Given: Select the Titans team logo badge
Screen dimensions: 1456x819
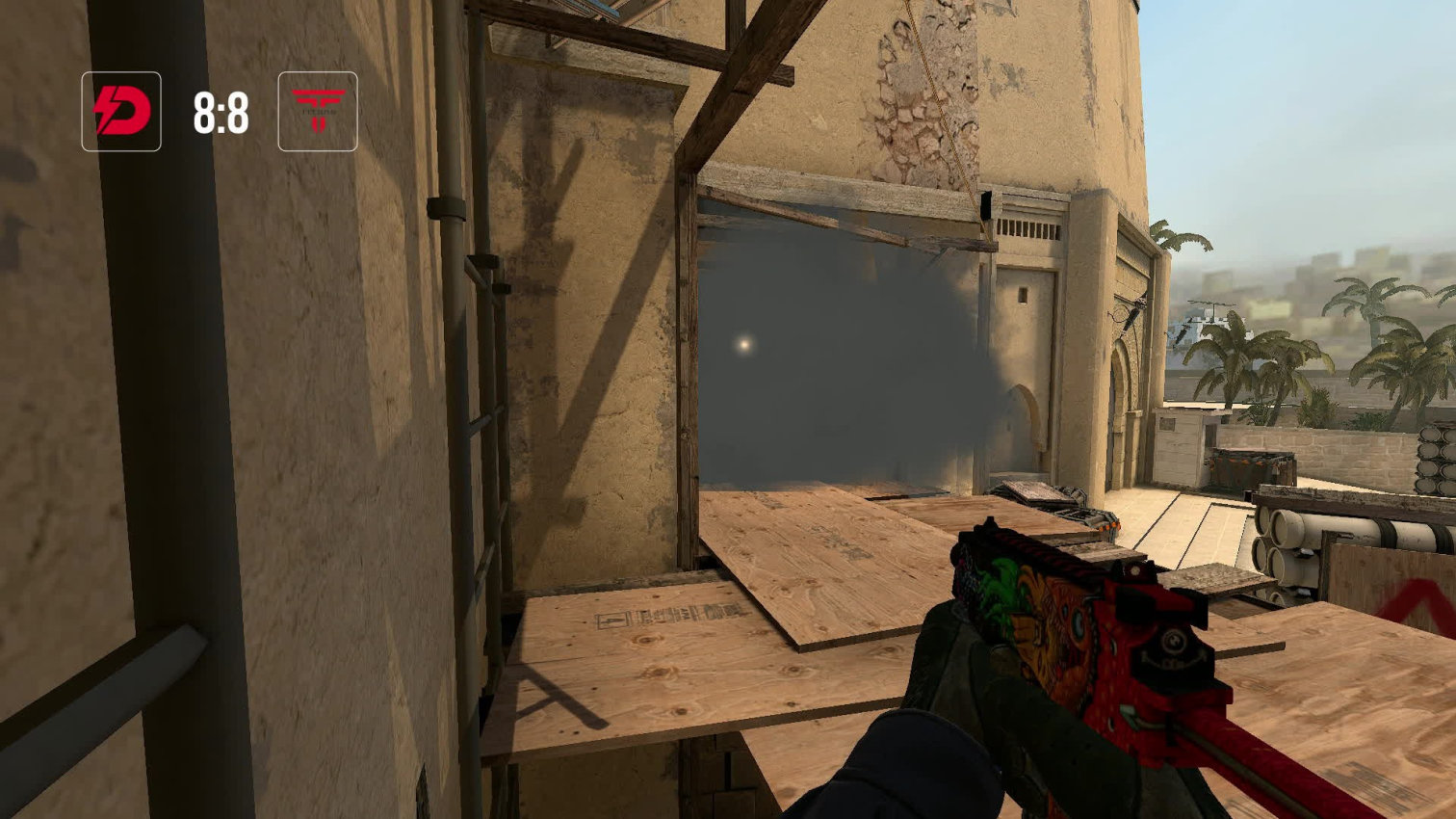Looking at the screenshot, I should [318, 112].
